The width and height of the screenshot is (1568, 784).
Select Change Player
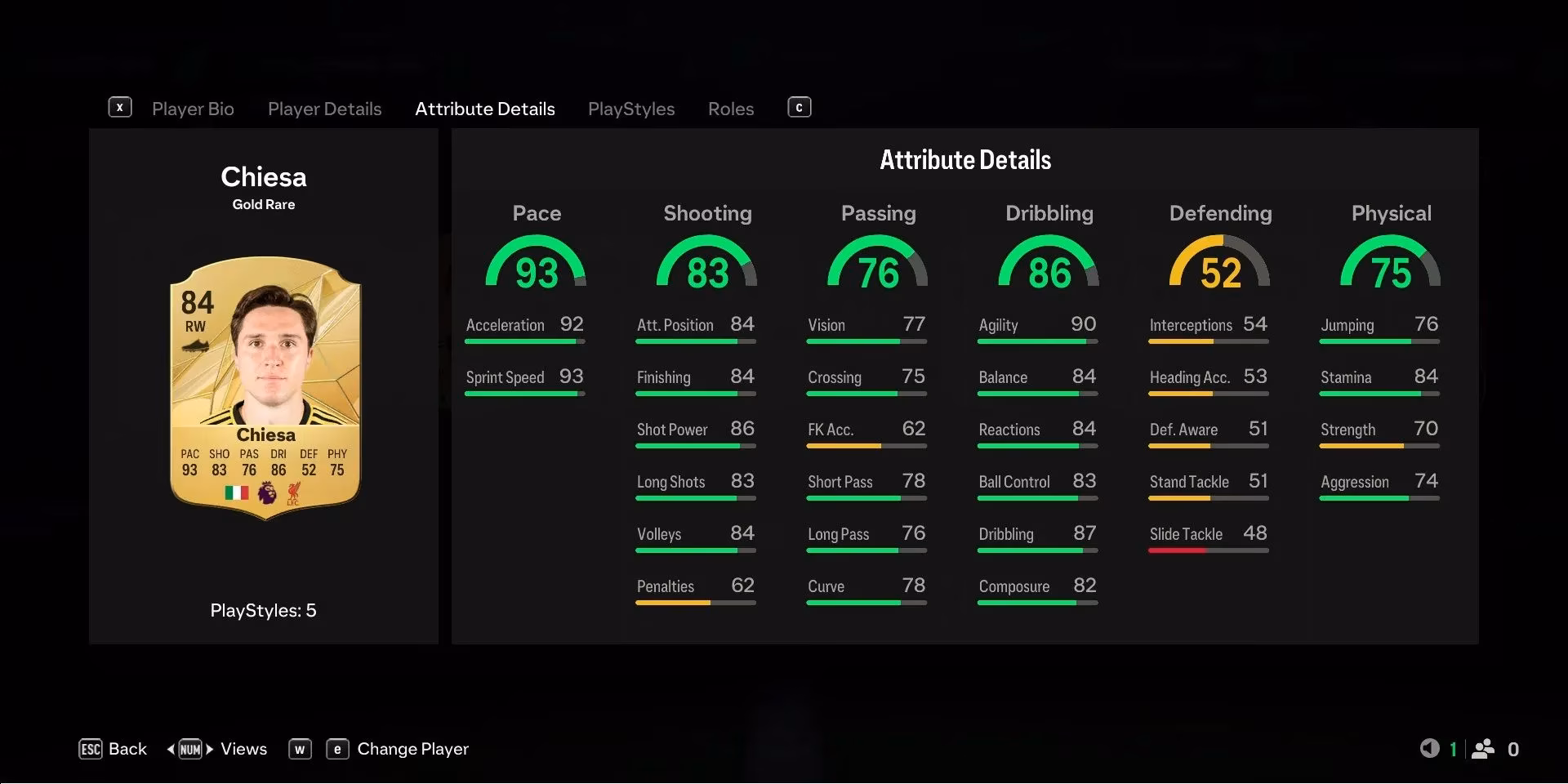pyautogui.click(x=412, y=749)
